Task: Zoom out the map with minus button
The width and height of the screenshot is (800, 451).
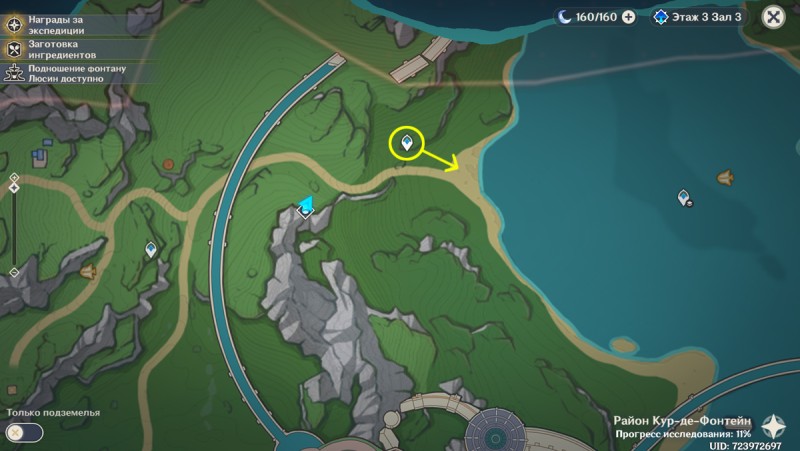Action: click(x=14, y=272)
